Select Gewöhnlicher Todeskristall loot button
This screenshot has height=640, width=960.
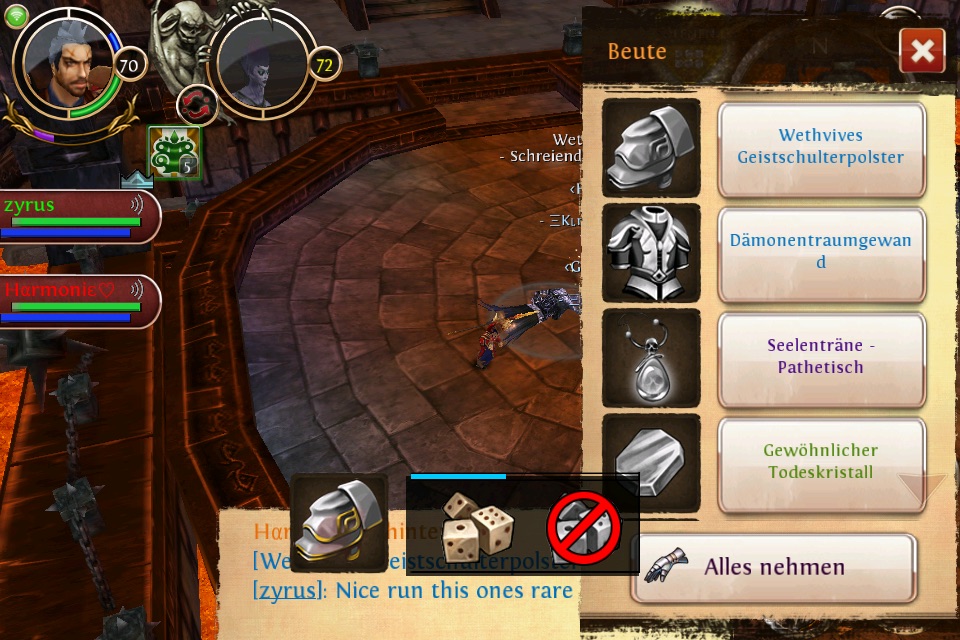(819, 461)
